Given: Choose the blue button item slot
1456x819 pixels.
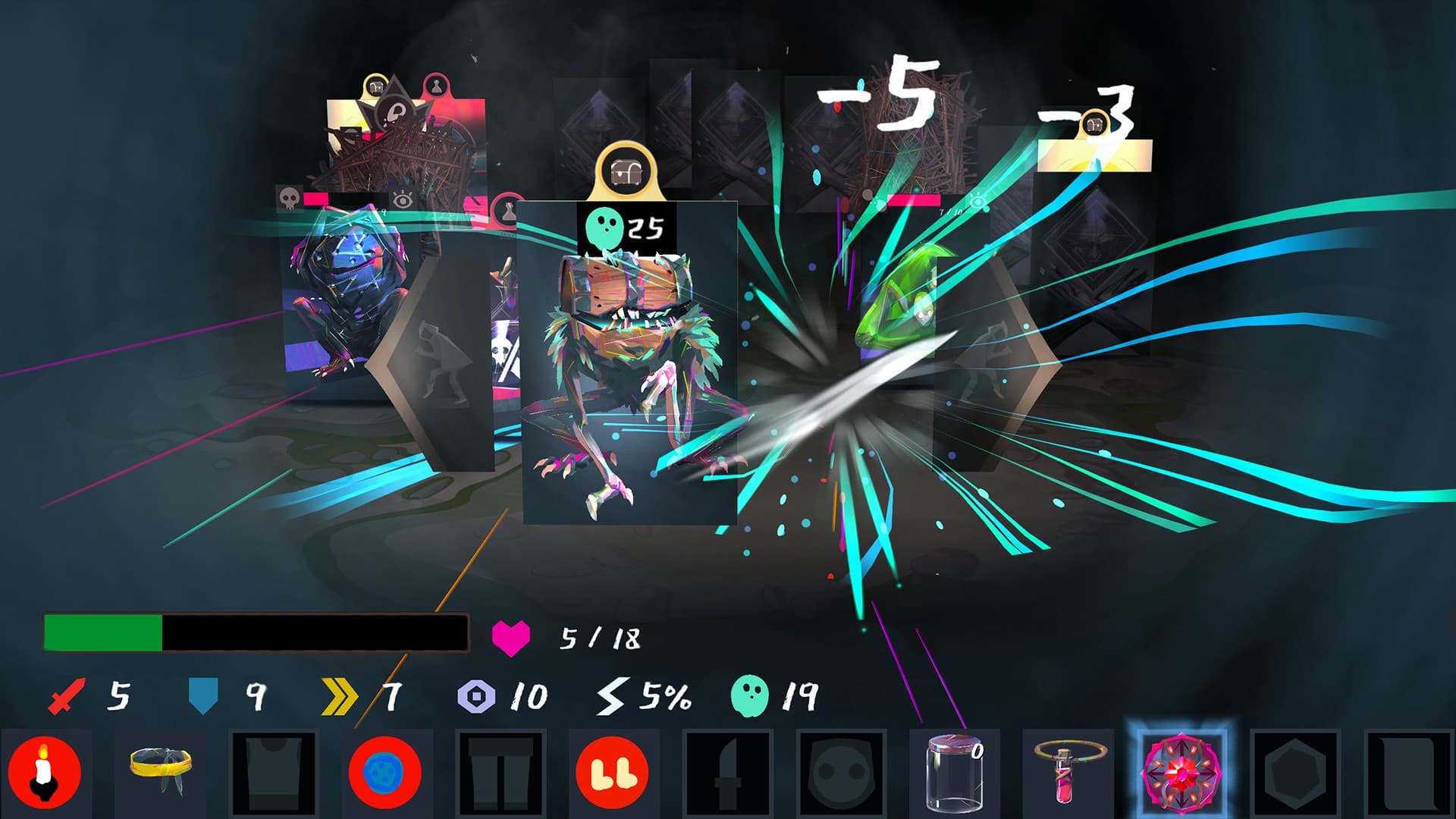Looking at the screenshot, I should point(385,772).
